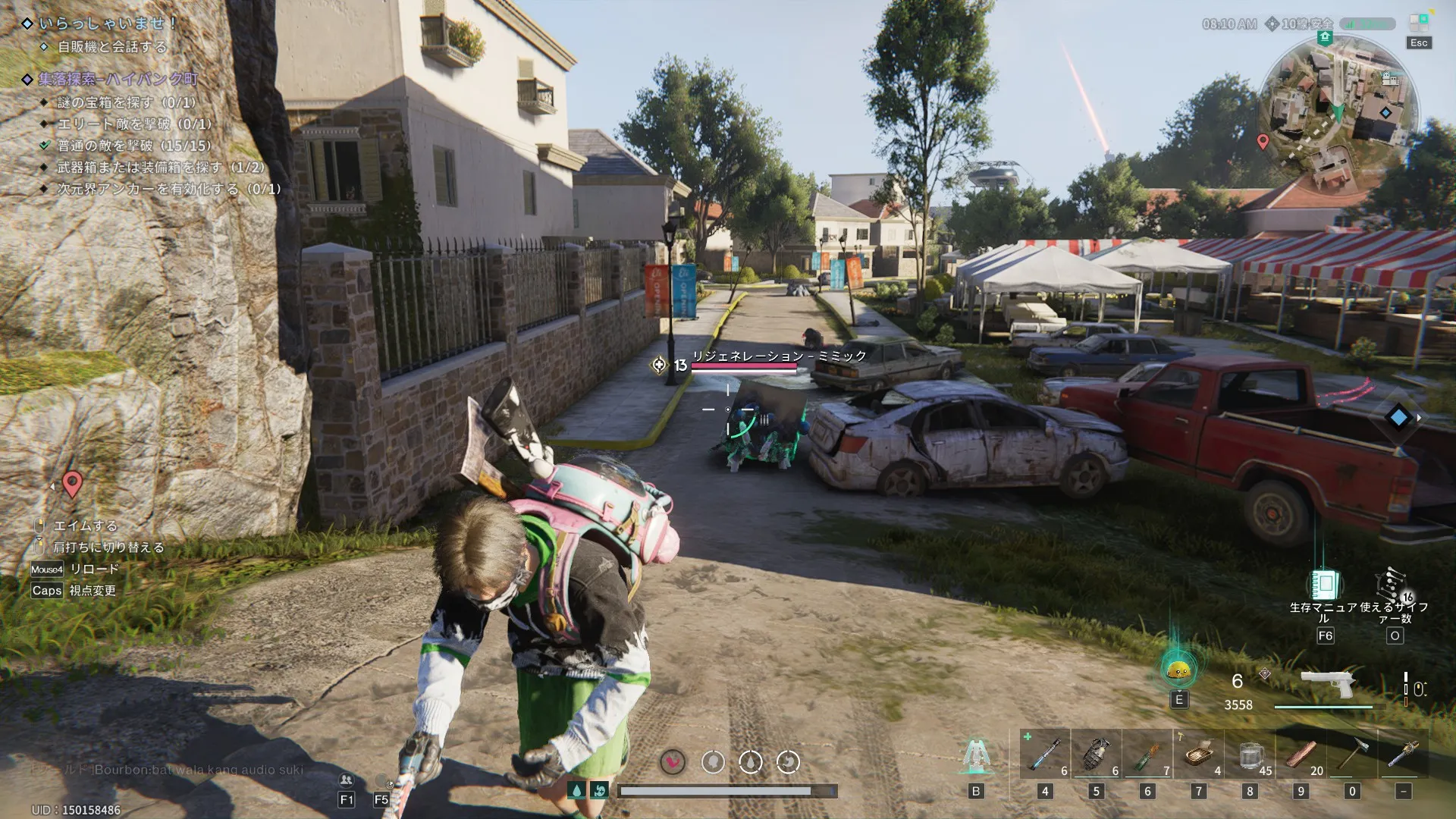Select the いらっしゃいませ quest tracker entry

tap(106, 24)
